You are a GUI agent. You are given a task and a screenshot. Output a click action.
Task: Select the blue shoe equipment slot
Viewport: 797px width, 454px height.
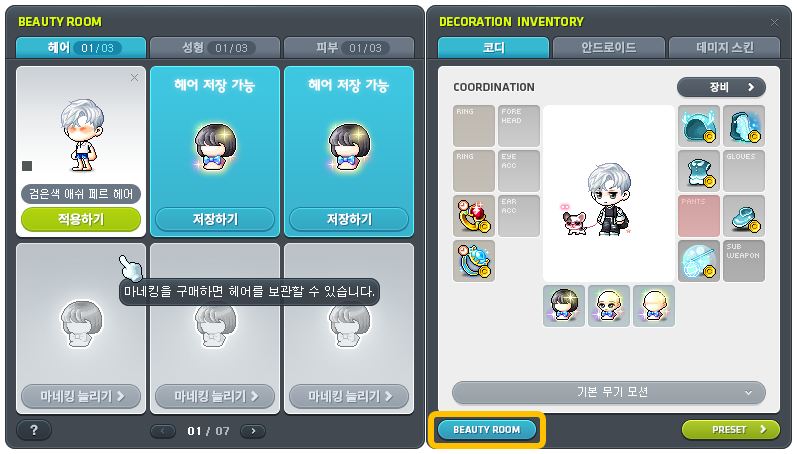coord(744,215)
